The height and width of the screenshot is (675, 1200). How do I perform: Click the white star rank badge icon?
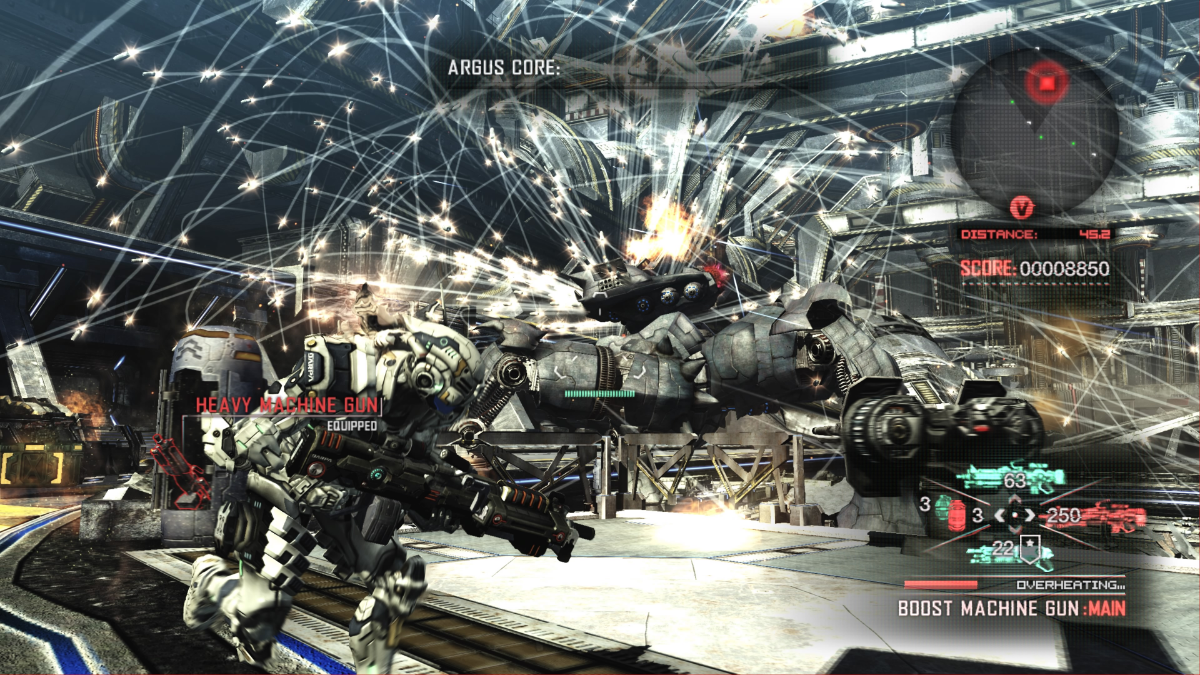1028,545
